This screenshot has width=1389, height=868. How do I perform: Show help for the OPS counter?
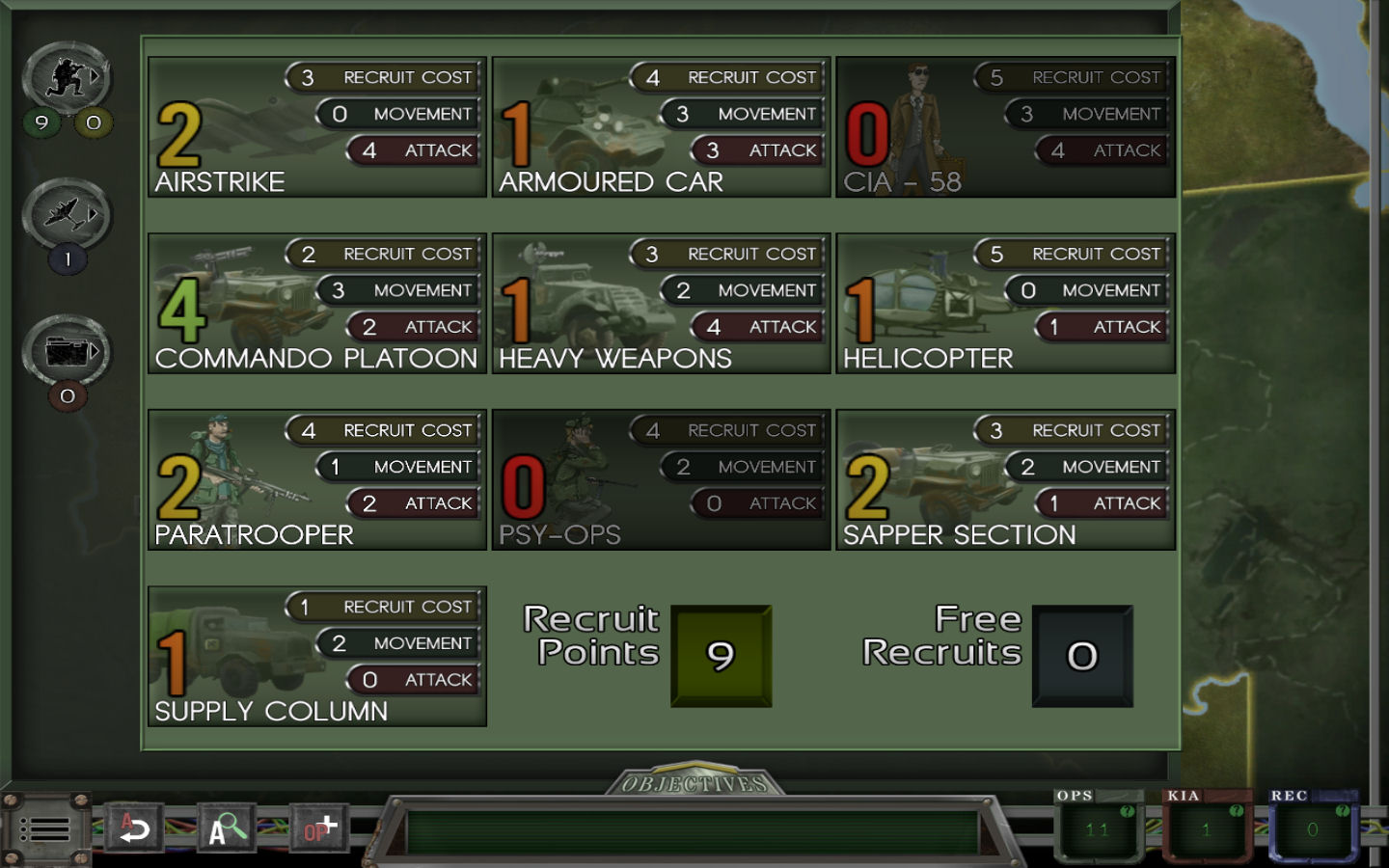1127,811
